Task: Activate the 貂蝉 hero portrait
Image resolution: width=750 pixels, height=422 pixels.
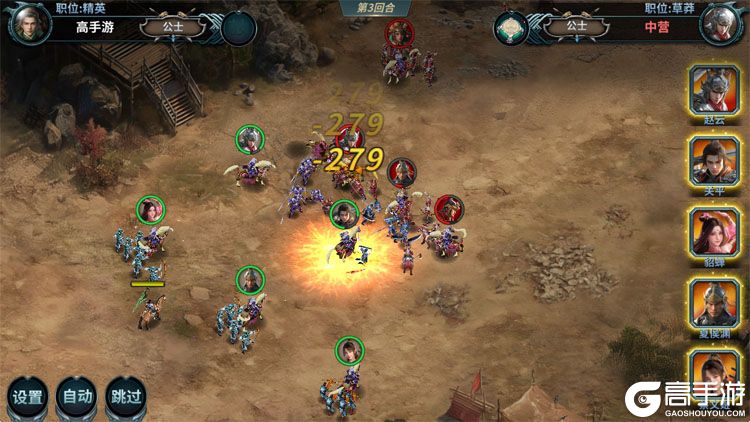Action: pos(714,232)
